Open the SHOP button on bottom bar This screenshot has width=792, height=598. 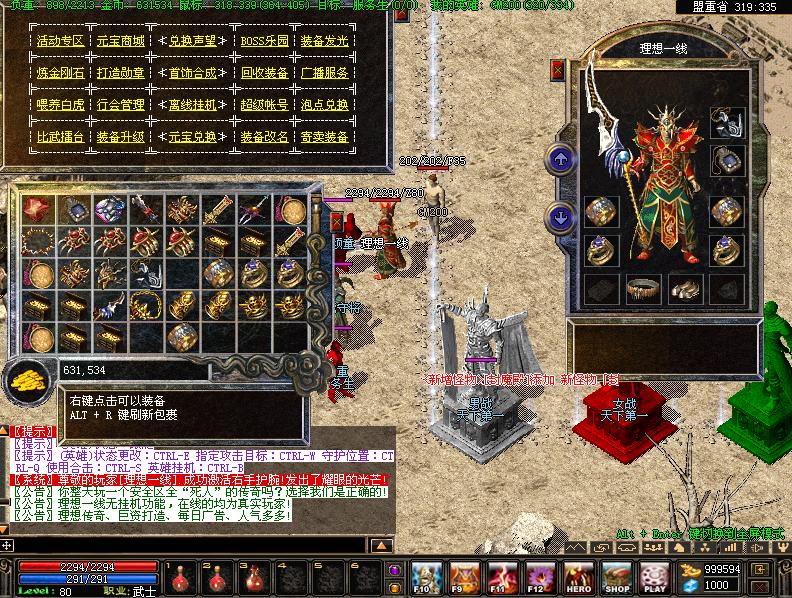pos(618,578)
